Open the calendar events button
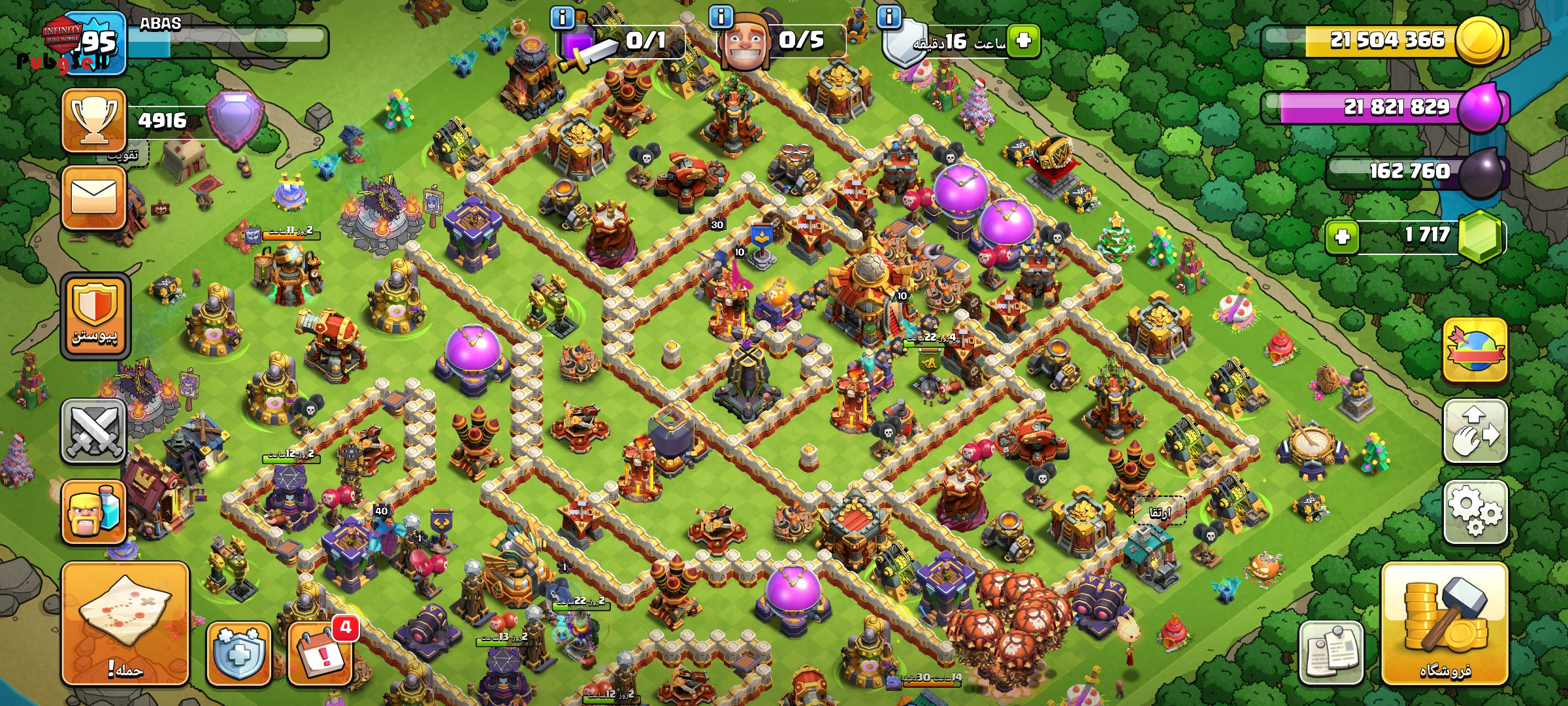The image size is (1568, 706). [321, 652]
